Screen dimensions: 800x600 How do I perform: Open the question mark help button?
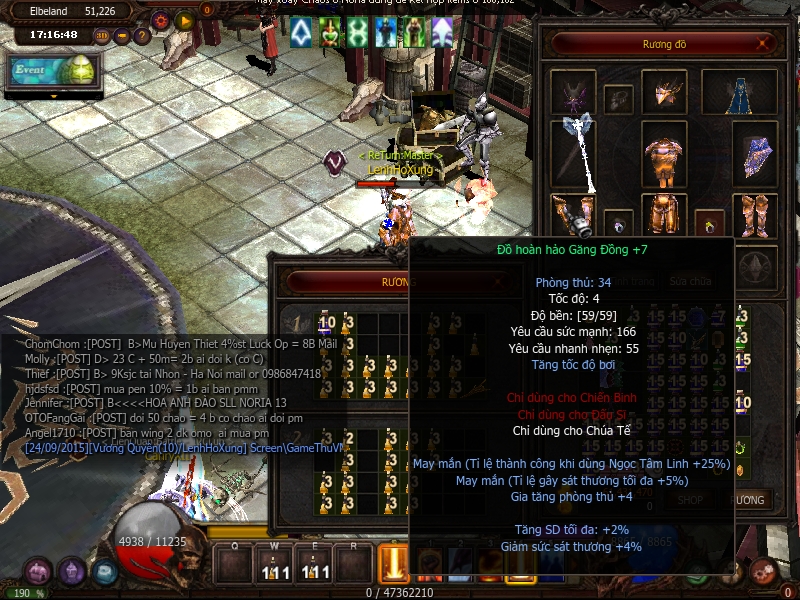click(142, 36)
